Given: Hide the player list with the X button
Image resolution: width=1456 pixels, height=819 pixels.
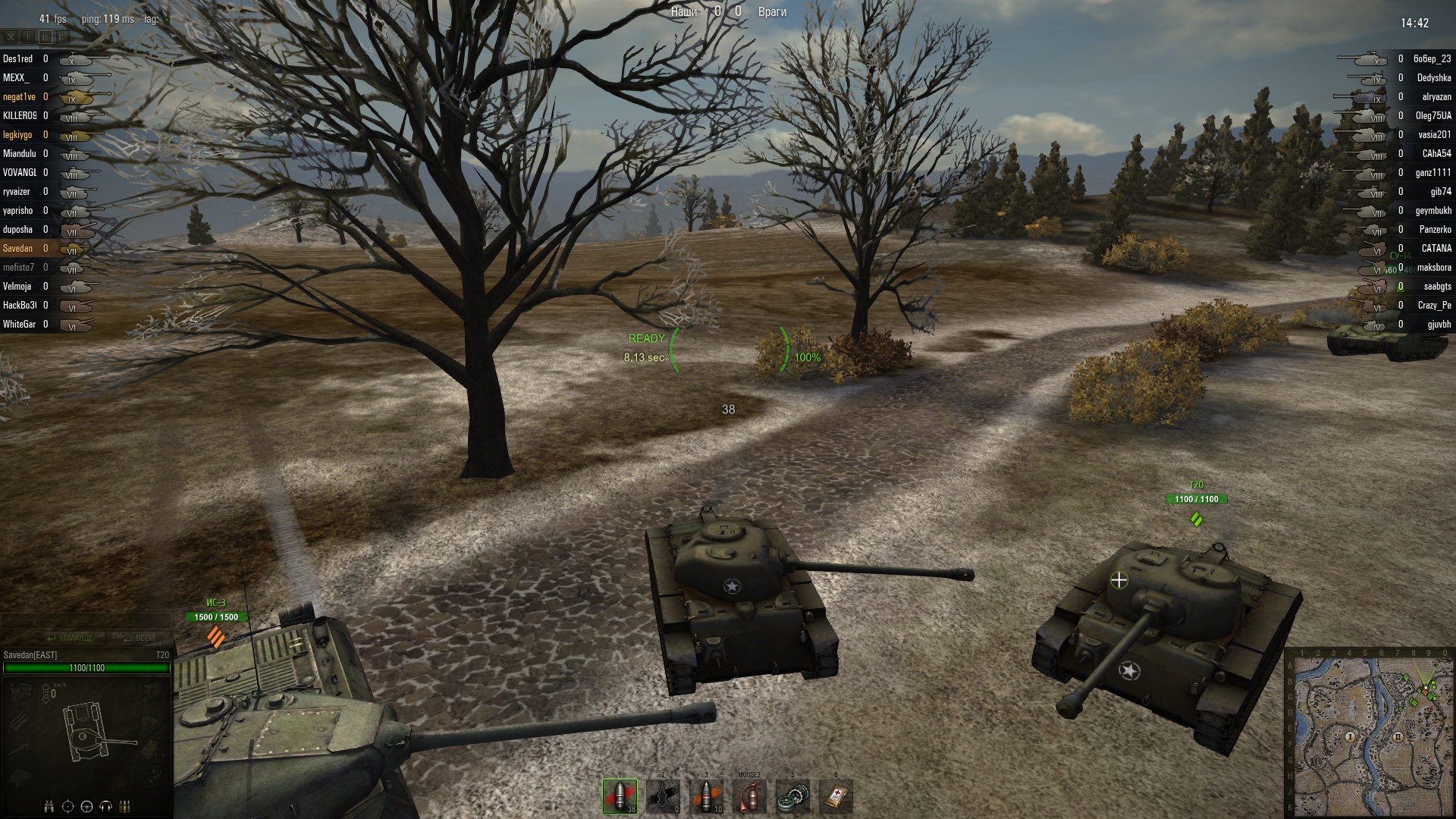Looking at the screenshot, I should click(11, 36).
